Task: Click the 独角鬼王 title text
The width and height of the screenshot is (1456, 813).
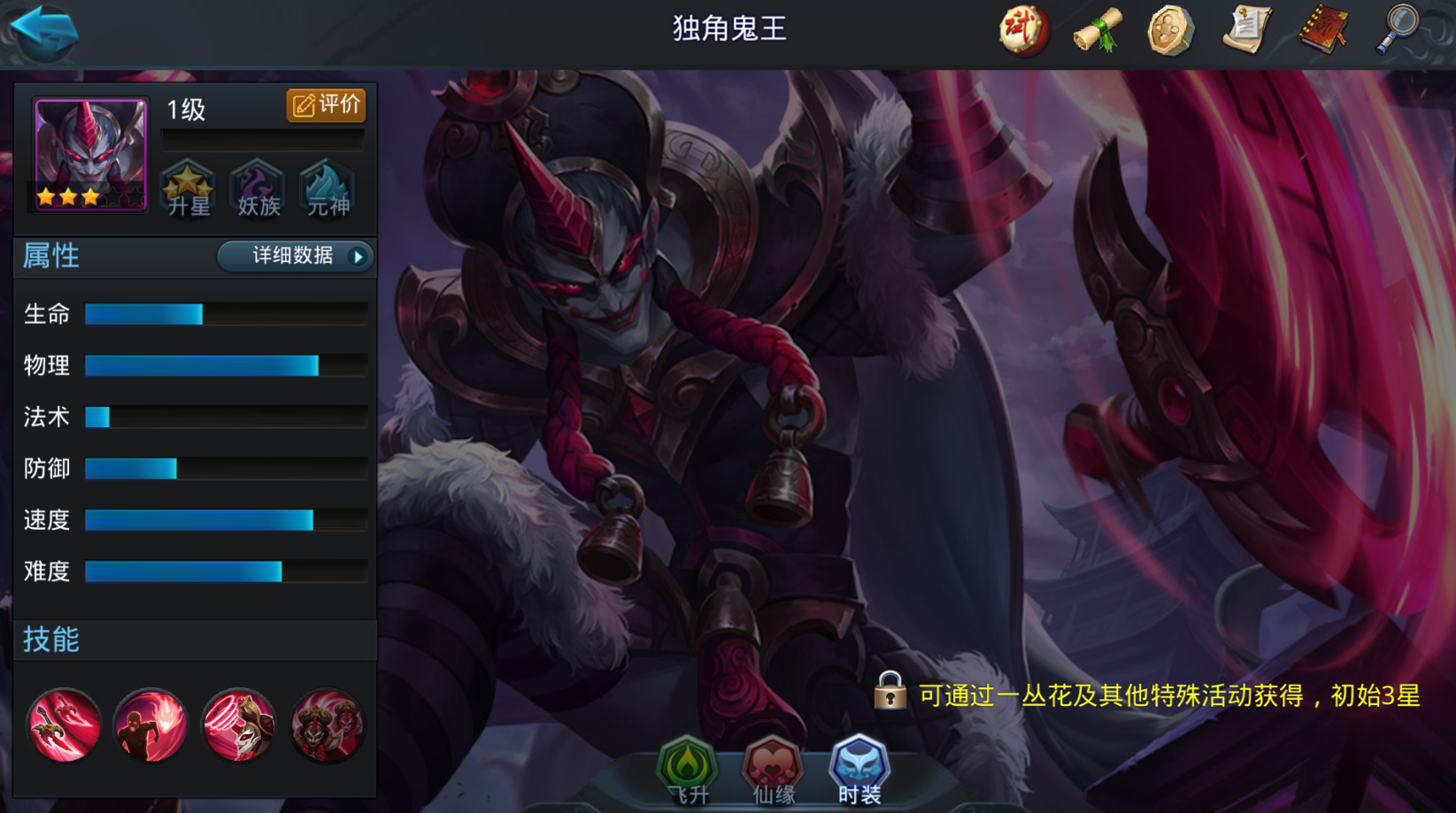Action: (x=728, y=30)
